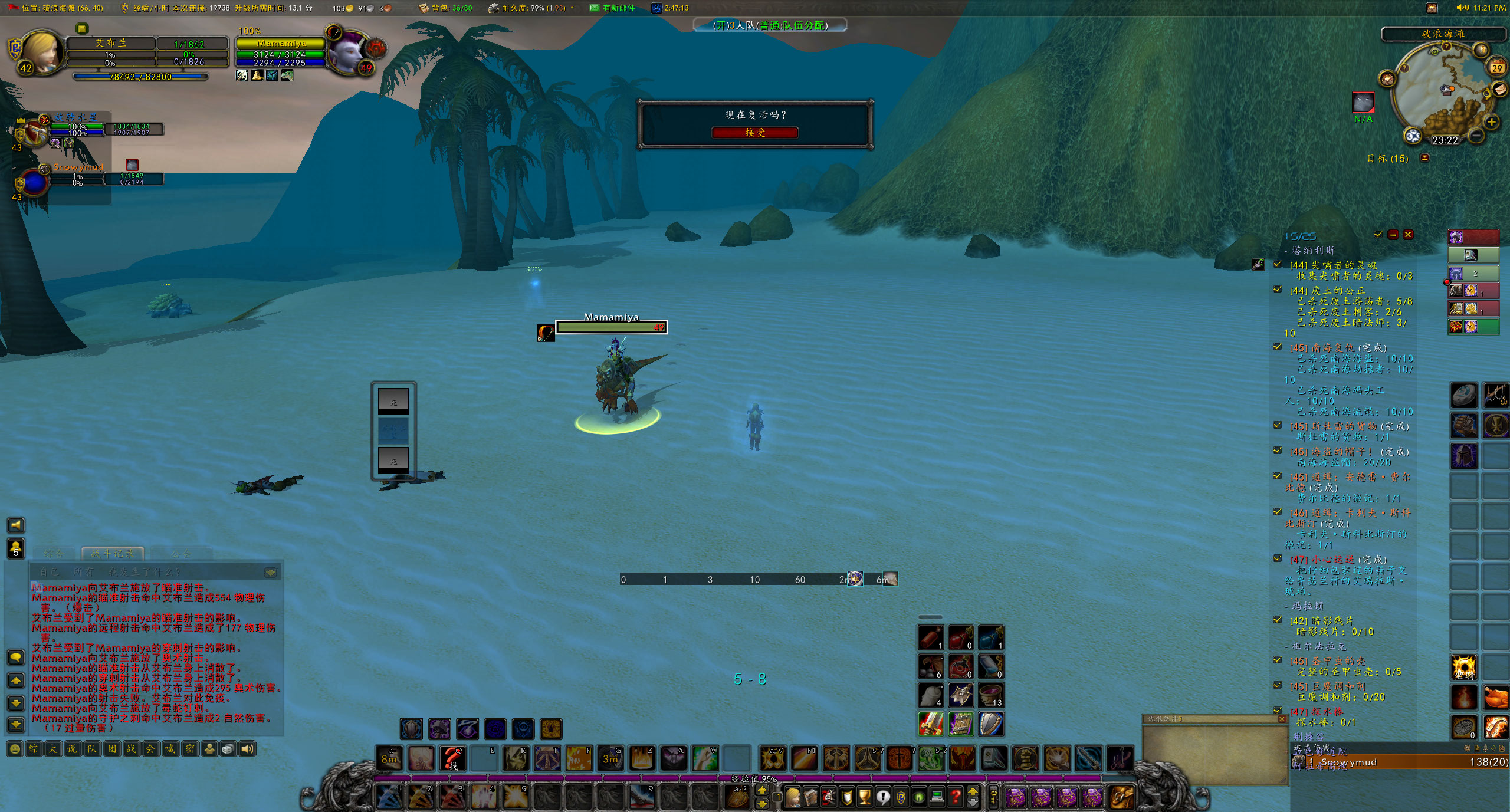The image size is (1510, 812).
Task: Toggle the checkbox beside 南海复仇 quest
Action: tap(1277, 347)
